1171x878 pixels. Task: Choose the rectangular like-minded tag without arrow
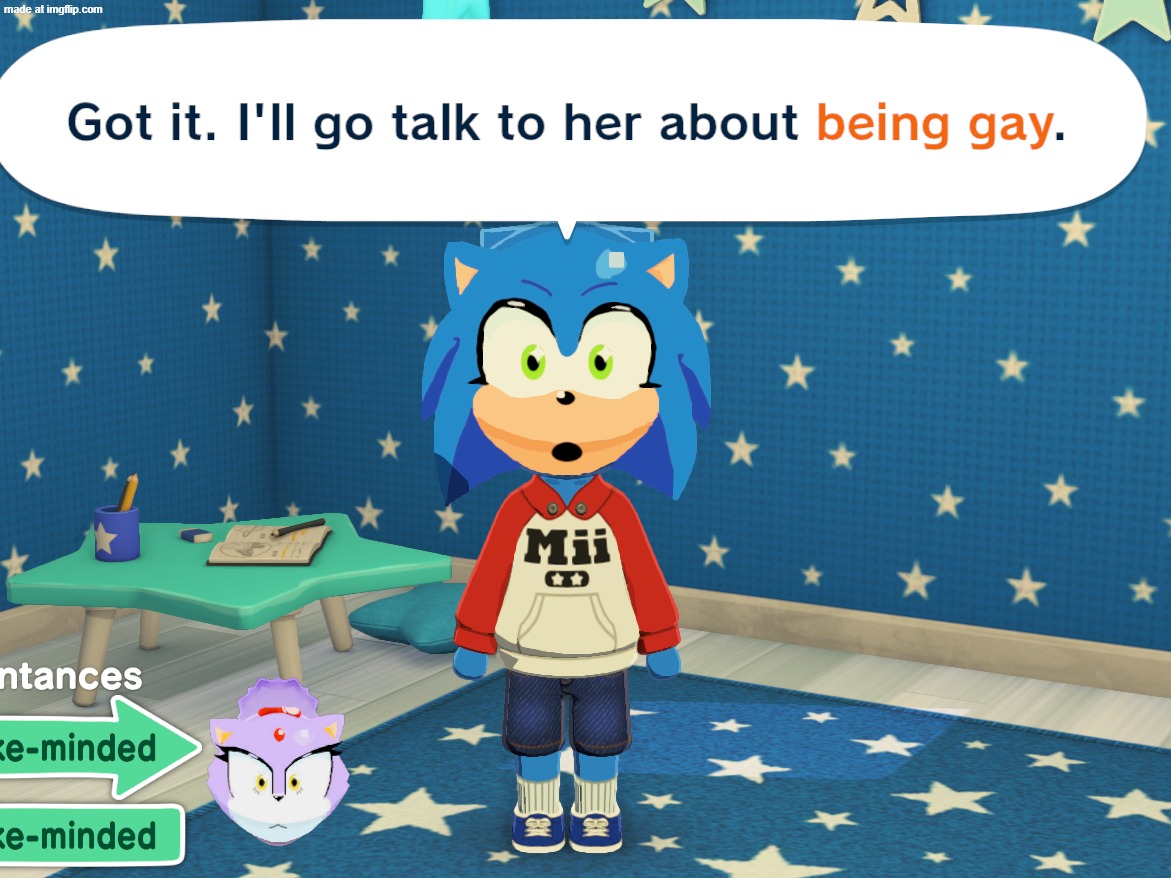(x=85, y=835)
